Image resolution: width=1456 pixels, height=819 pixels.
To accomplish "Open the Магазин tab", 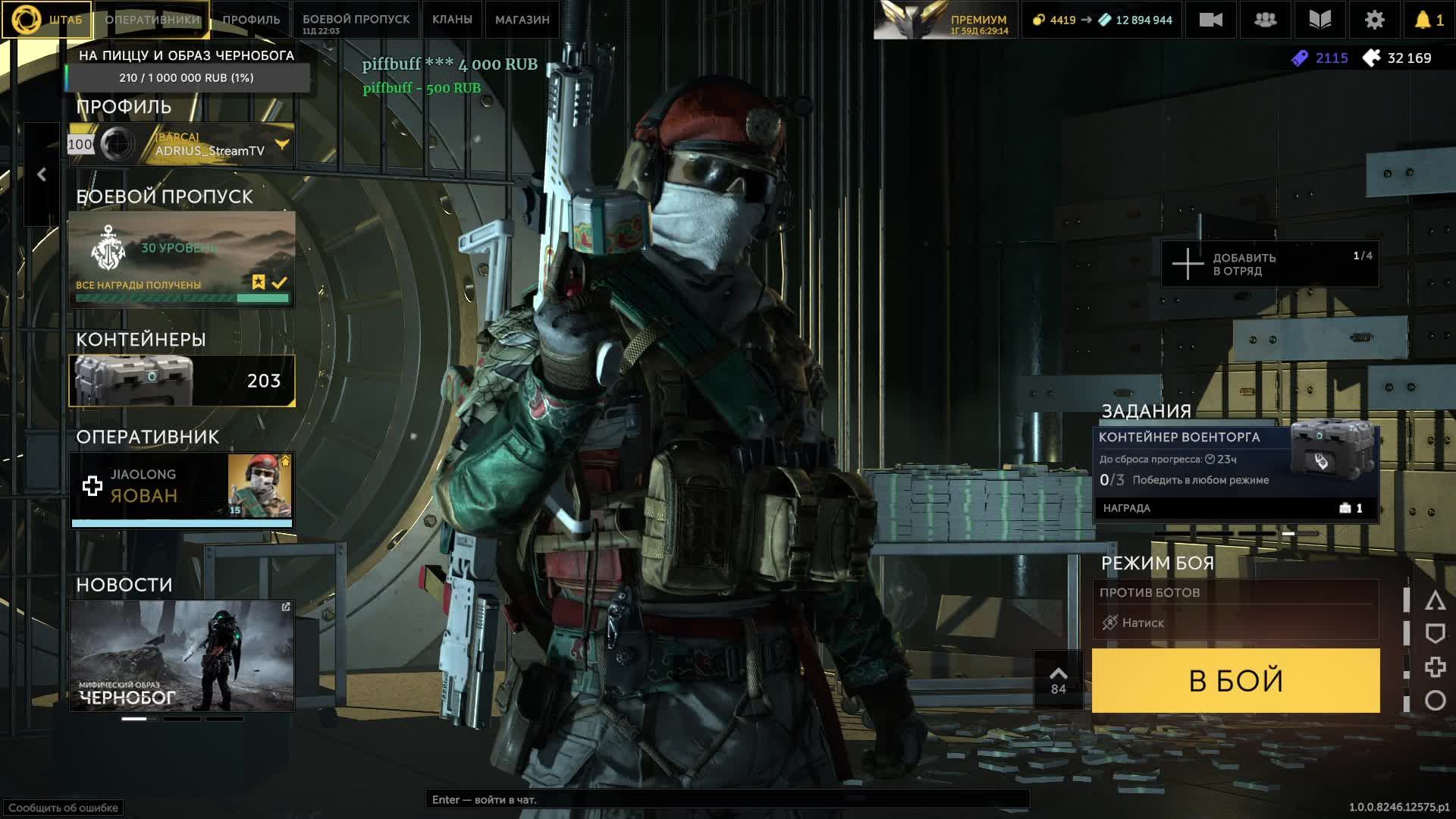I will (522, 20).
